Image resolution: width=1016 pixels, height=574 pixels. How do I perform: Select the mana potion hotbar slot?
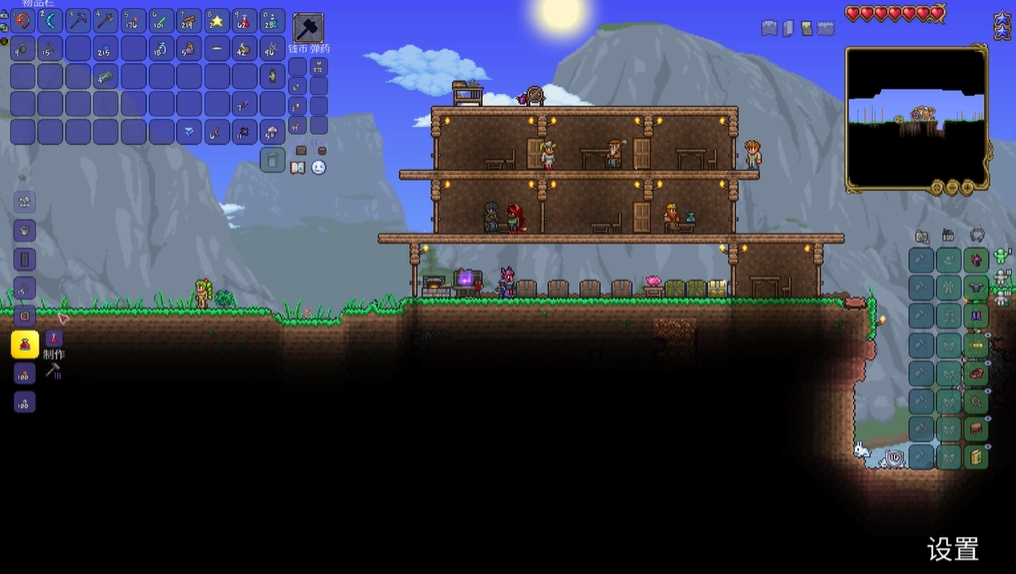click(x=272, y=21)
